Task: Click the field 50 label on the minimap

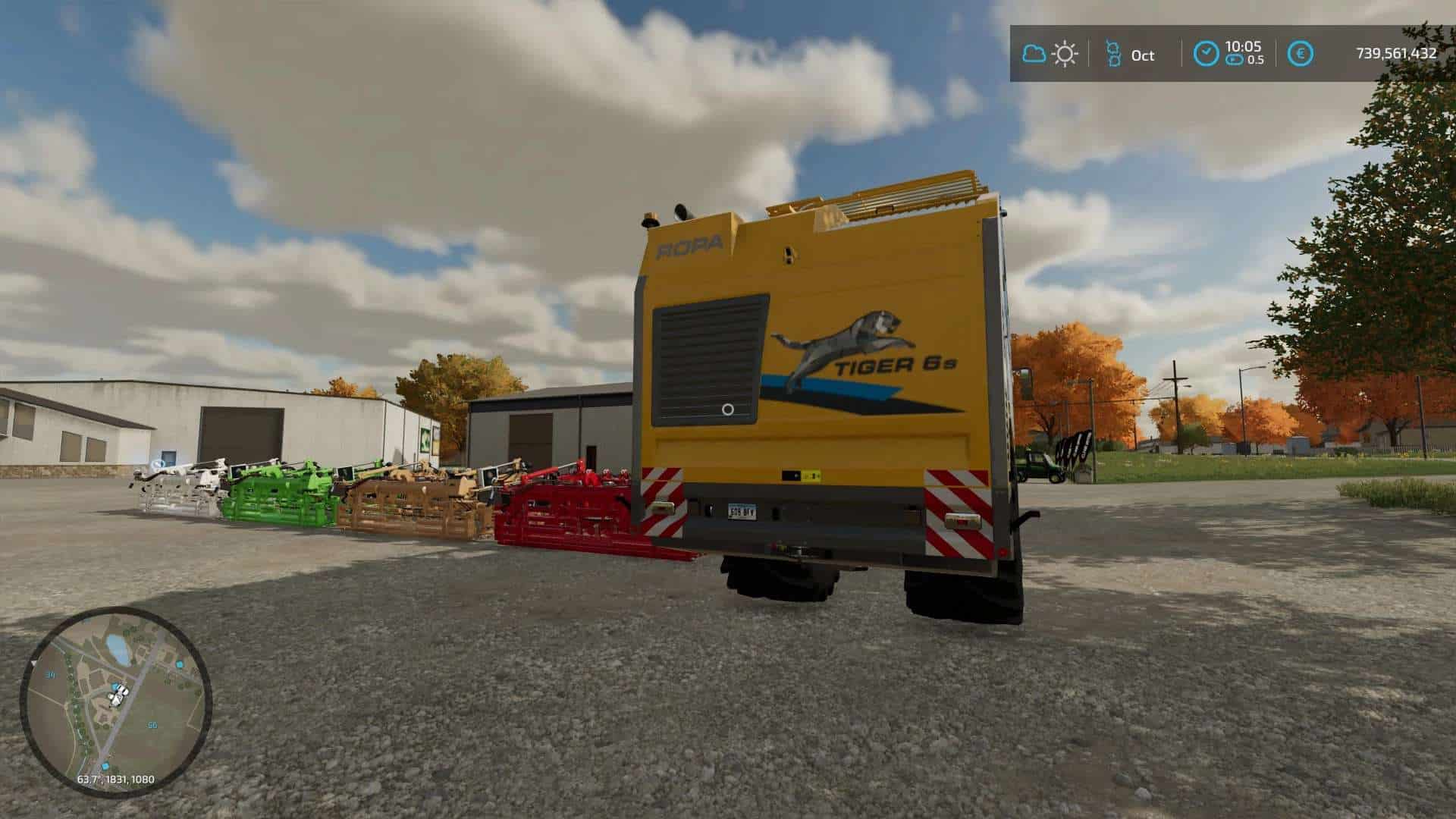Action: click(152, 725)
